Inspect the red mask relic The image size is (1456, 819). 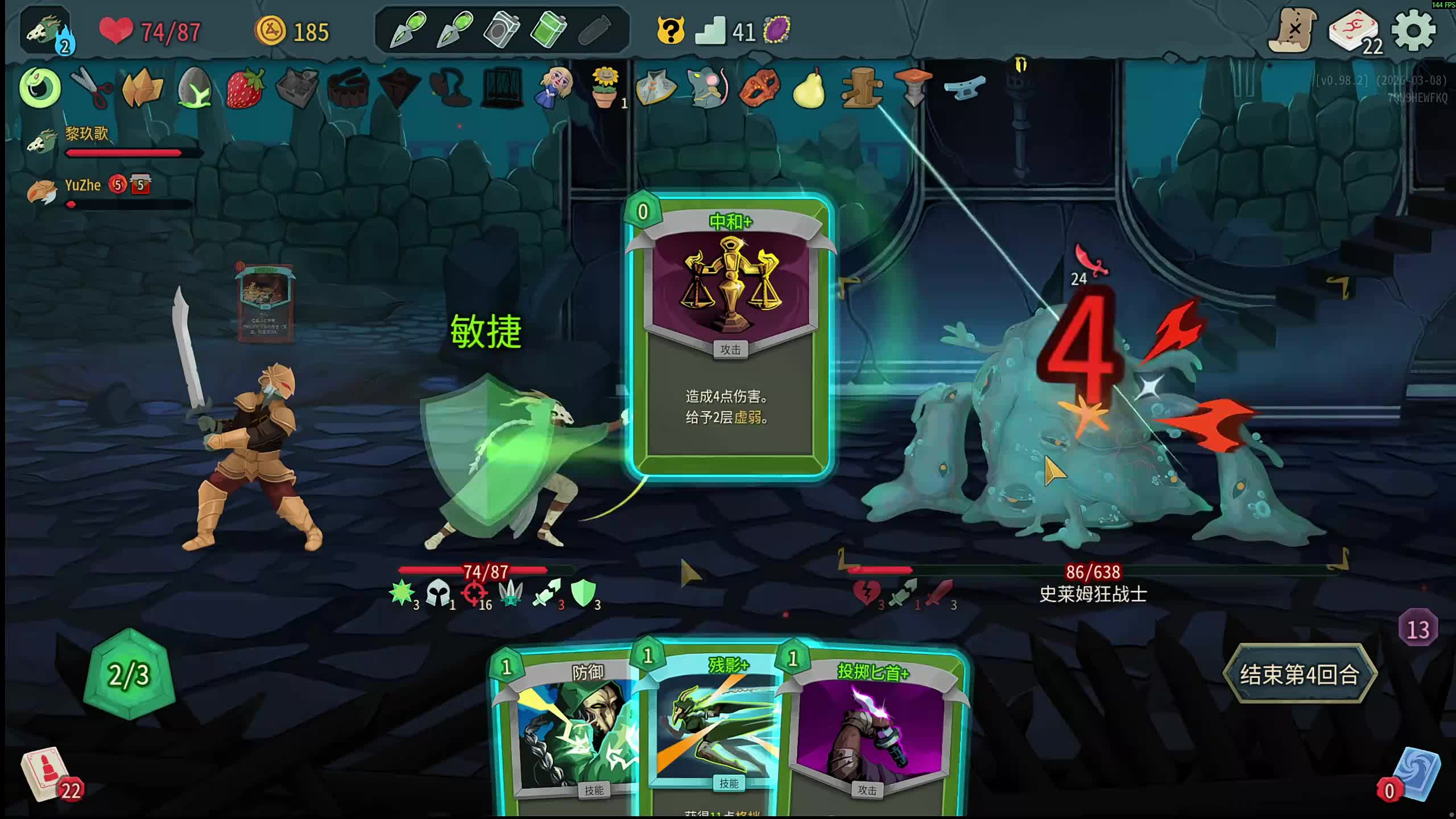(x=759, y=88)
